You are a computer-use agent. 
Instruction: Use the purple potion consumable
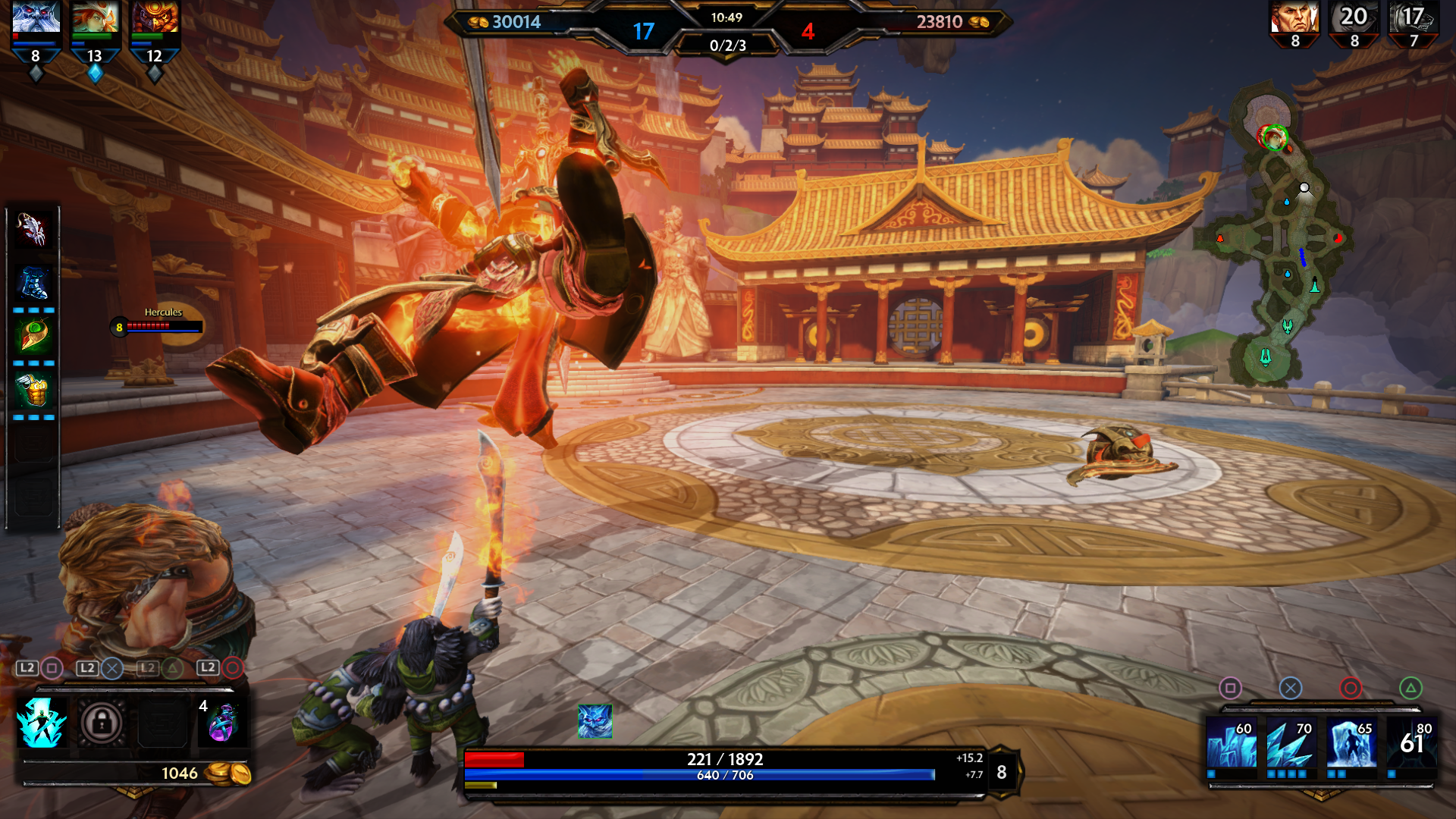click(x=222, y=723)
